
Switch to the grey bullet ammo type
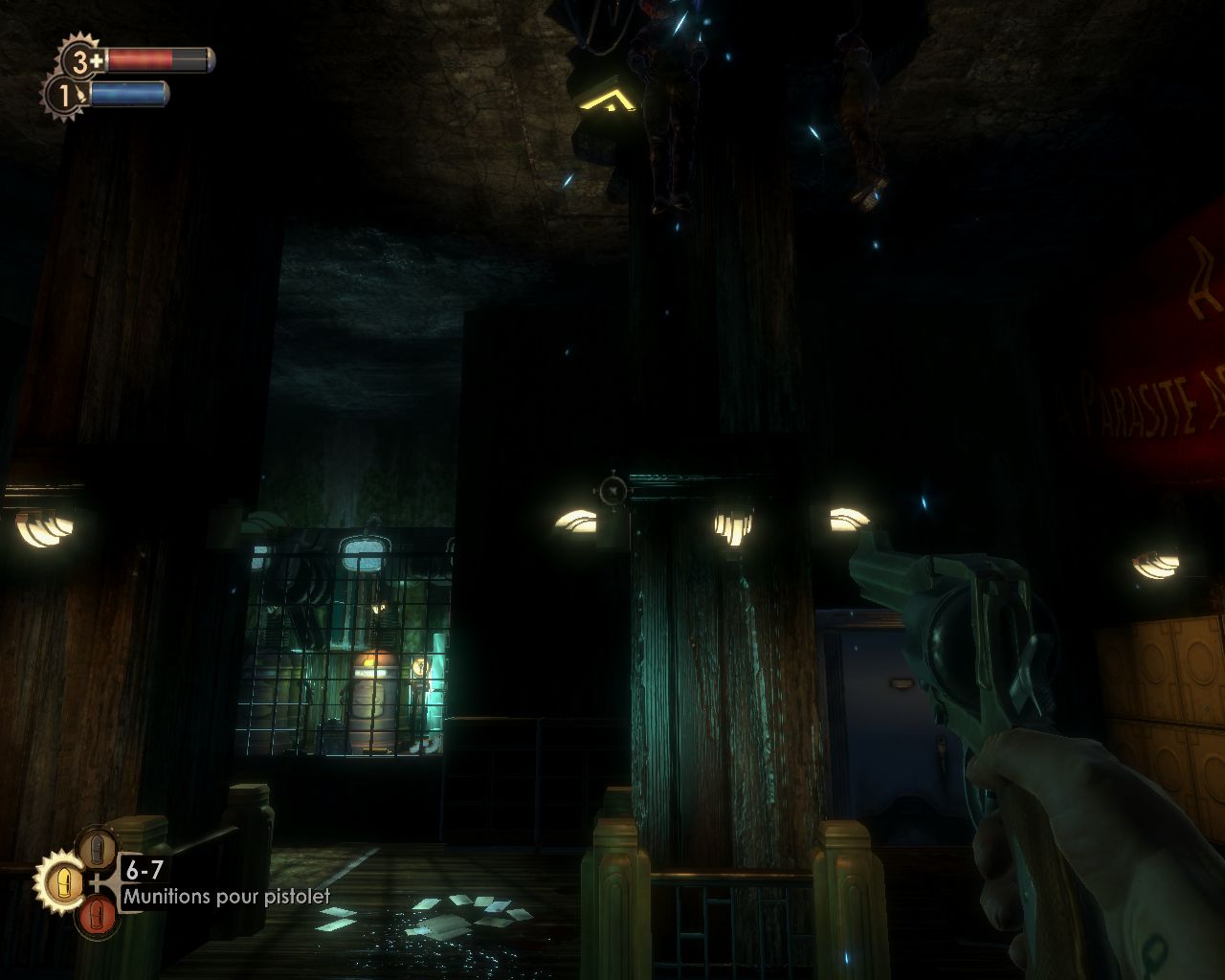(97, 848)
